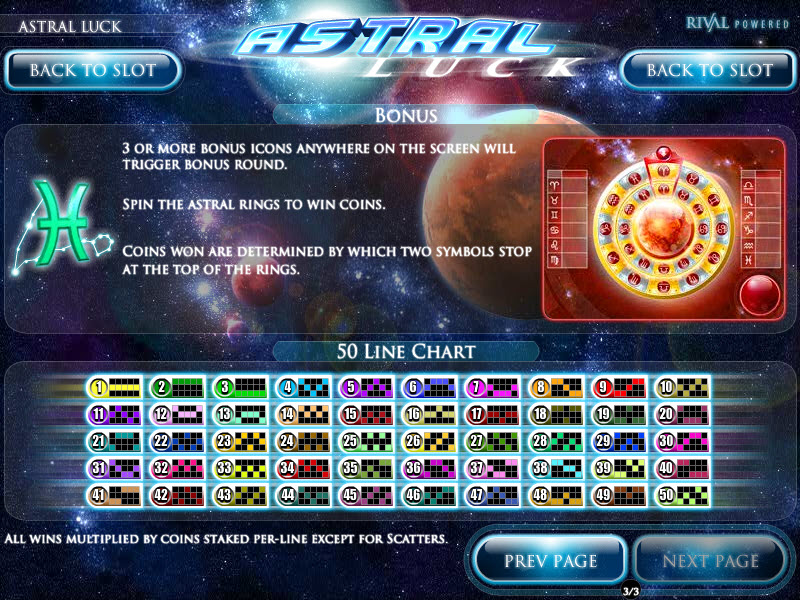Select Back to Slot beneath the small Astral Luck label
This screenshot has width=800, height=600.
pos(92,70)
